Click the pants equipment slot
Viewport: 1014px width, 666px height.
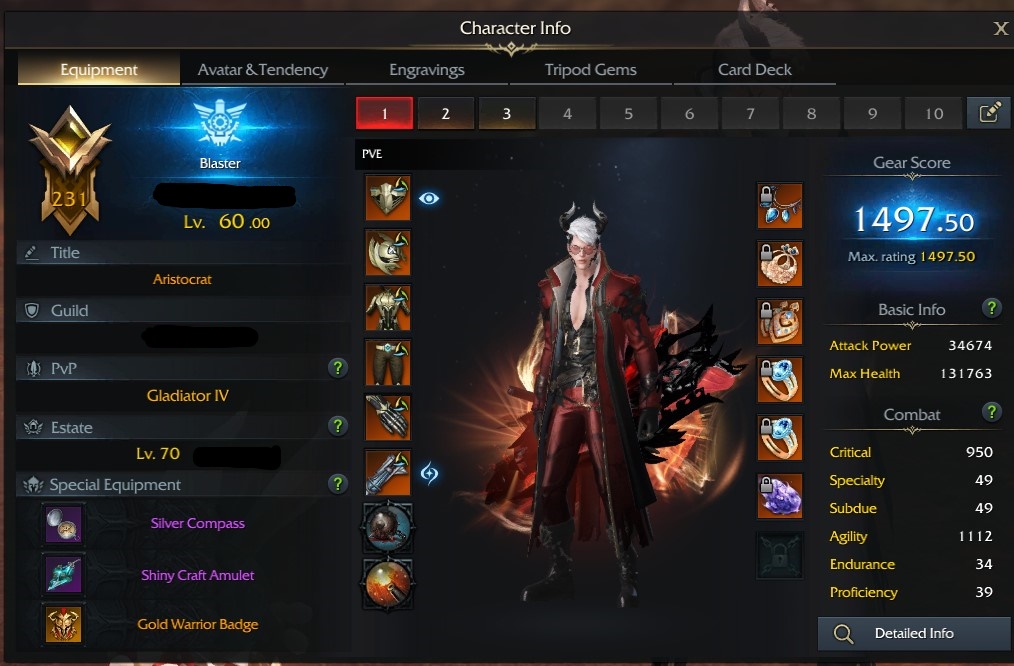pyautogui.click(x=388, y=362)
